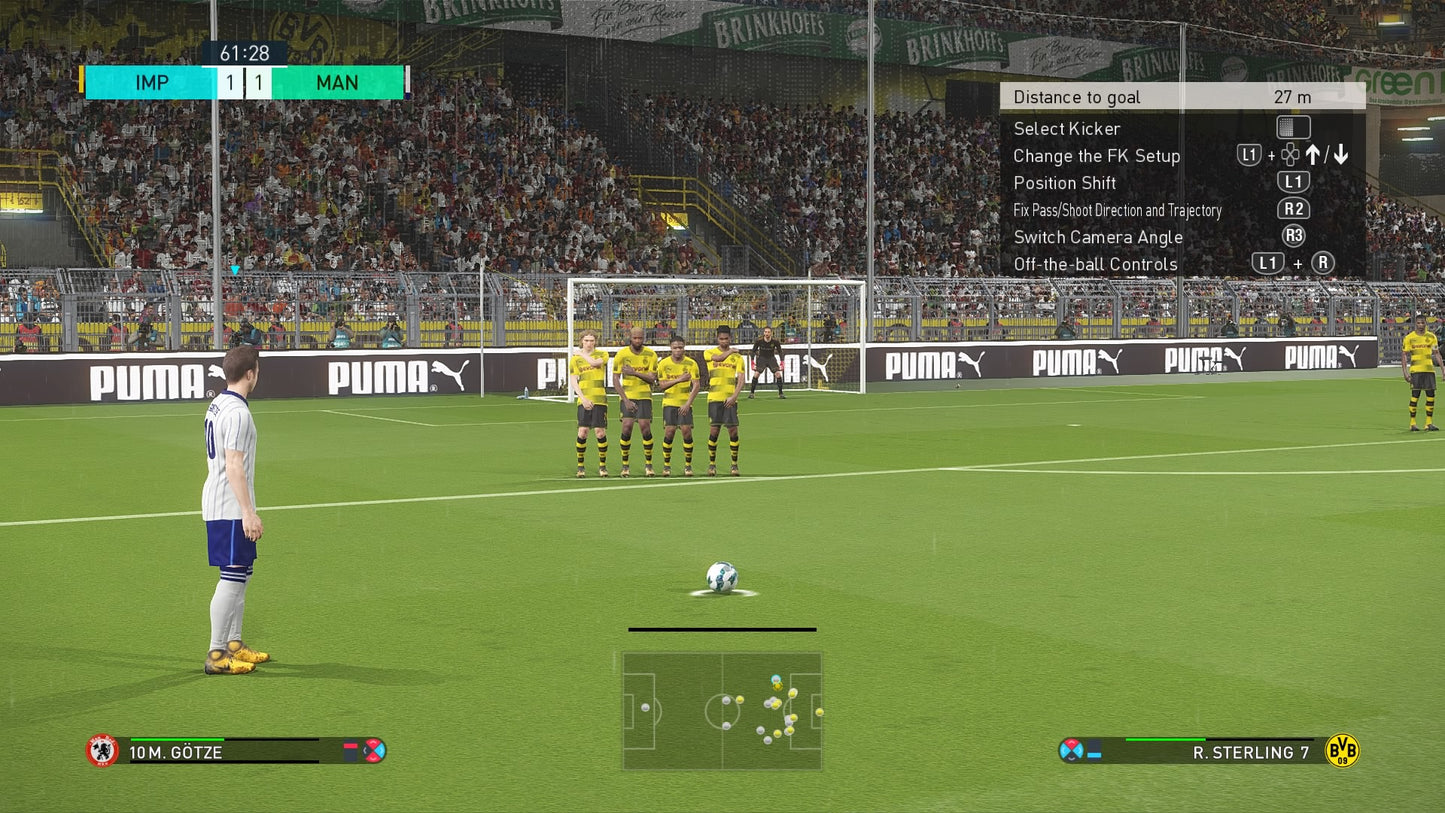This screenshot has height=813, width=1445.
Task: Click the touchpad icon beside Select Kicker
Action: coord(1293,128)
